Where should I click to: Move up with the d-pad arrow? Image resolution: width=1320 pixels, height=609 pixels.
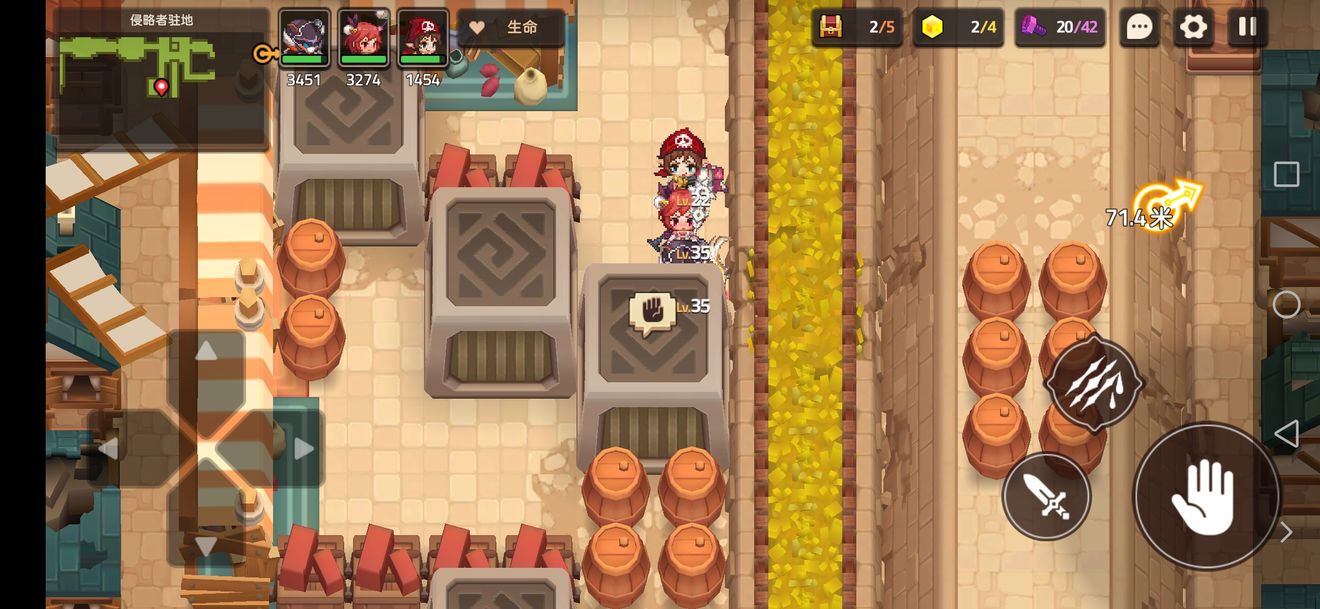(206, 352)
